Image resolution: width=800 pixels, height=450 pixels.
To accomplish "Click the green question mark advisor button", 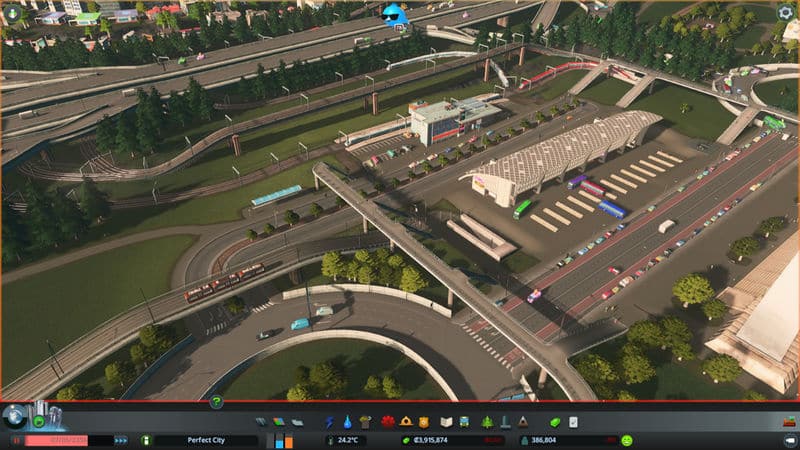I will click(216, 402).
